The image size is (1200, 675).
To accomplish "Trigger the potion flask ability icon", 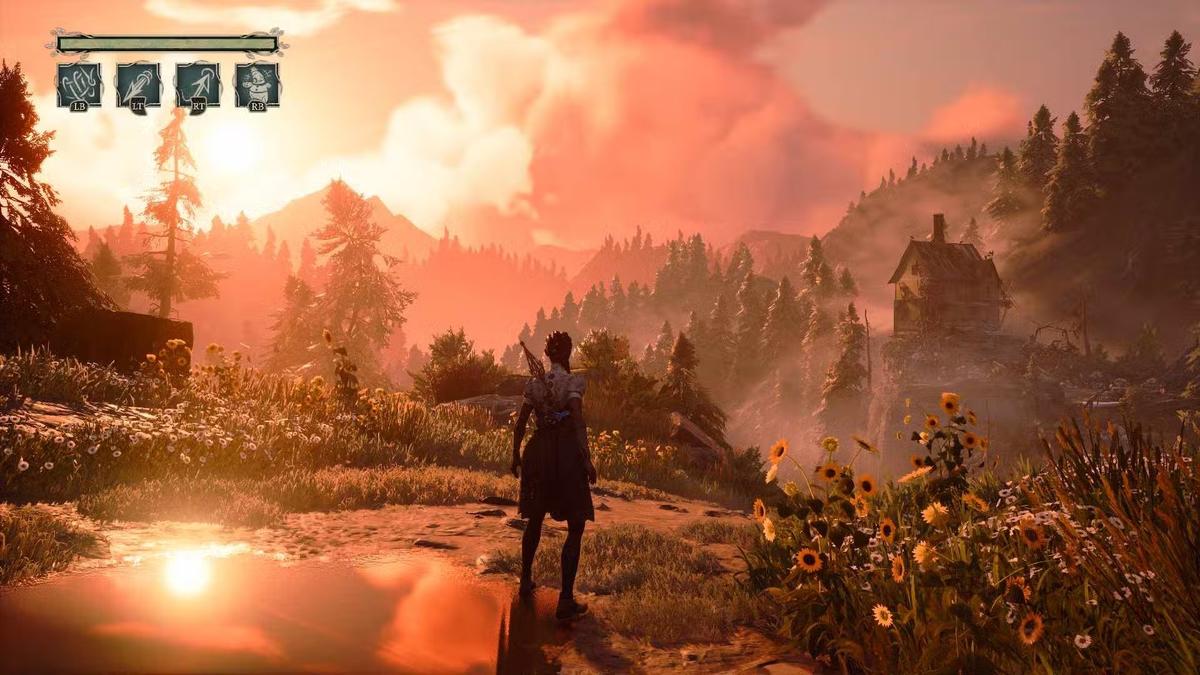I will coord(257,84).
